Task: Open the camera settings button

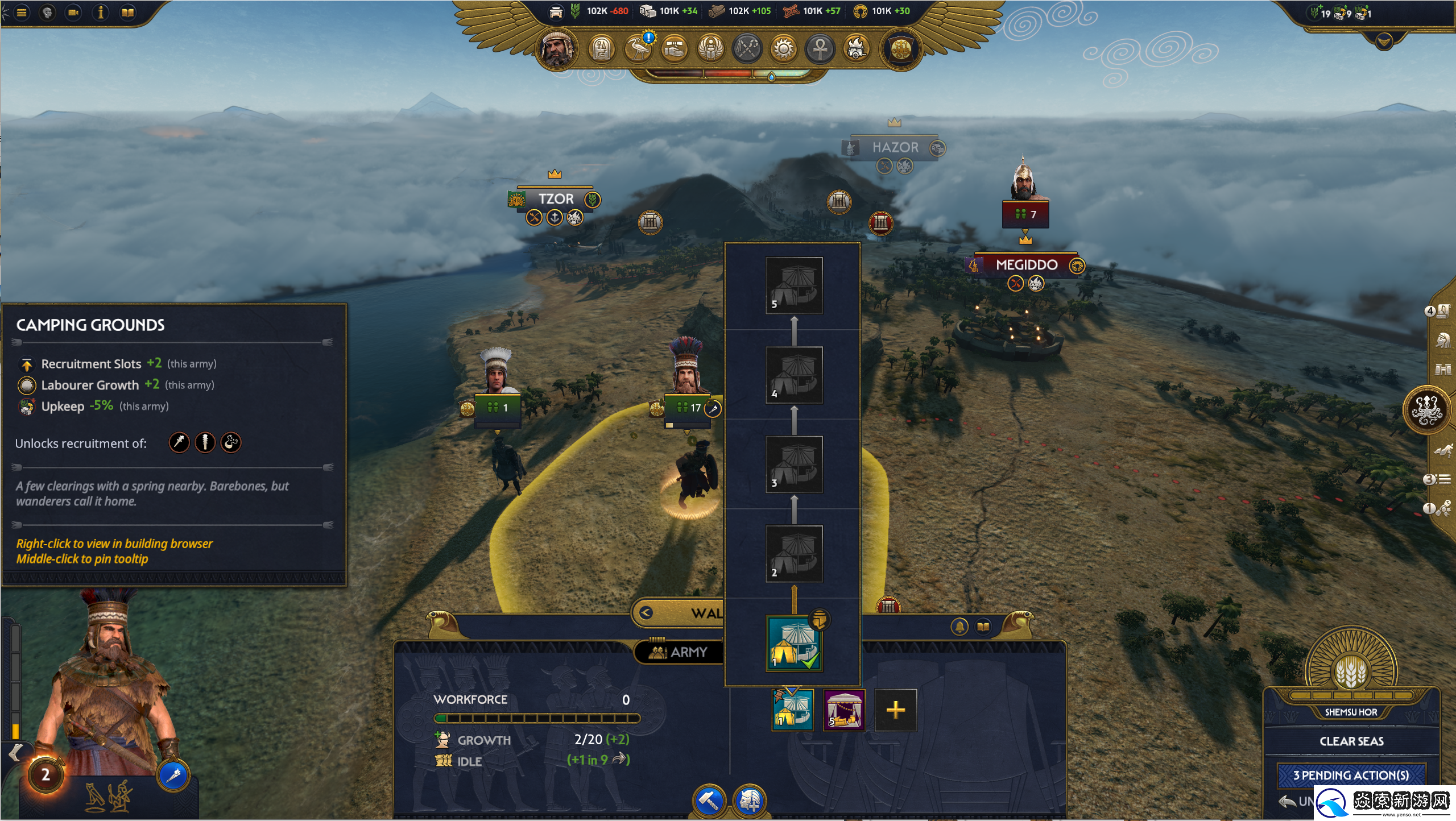Action: click(x=73, y=13)
